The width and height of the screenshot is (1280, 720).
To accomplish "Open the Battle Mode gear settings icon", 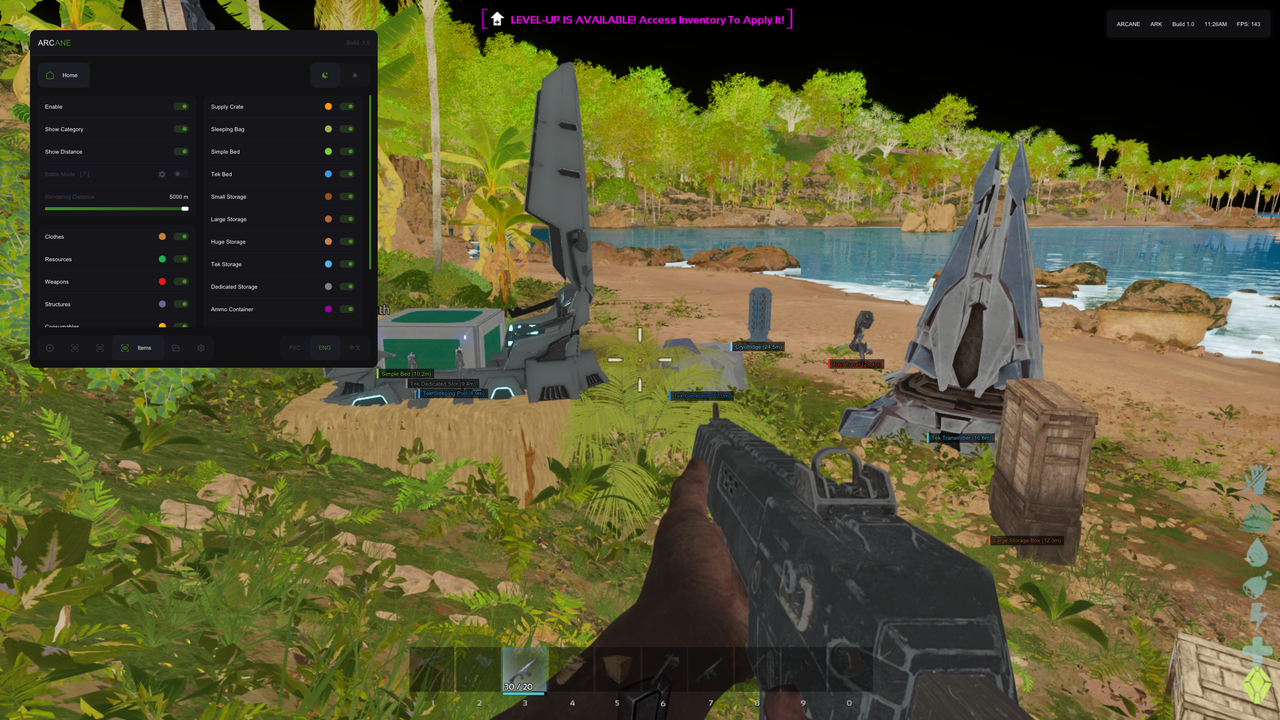I will (161, 174).
